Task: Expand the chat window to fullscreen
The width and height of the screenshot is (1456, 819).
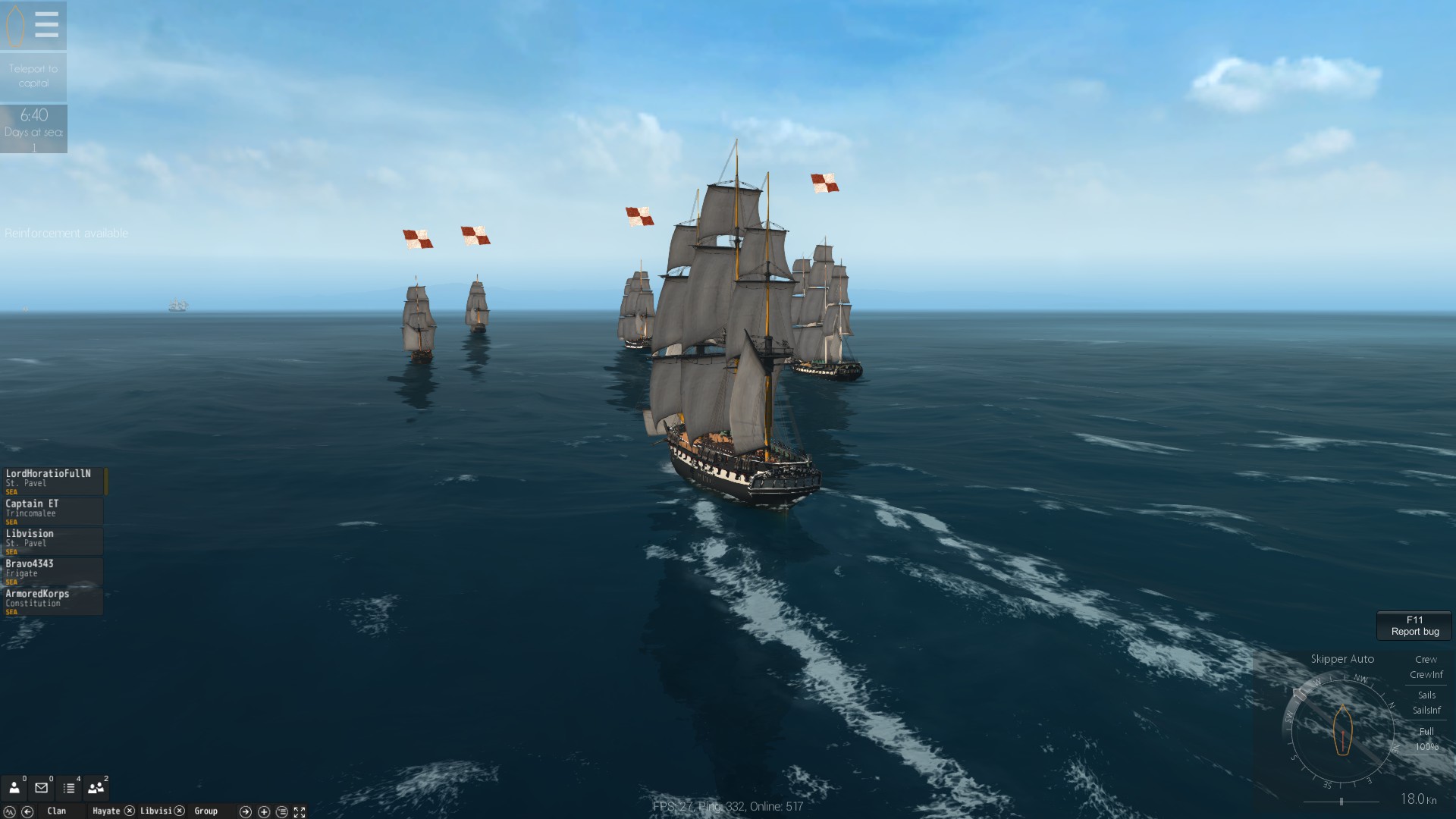Action: [x=300, y=811]
